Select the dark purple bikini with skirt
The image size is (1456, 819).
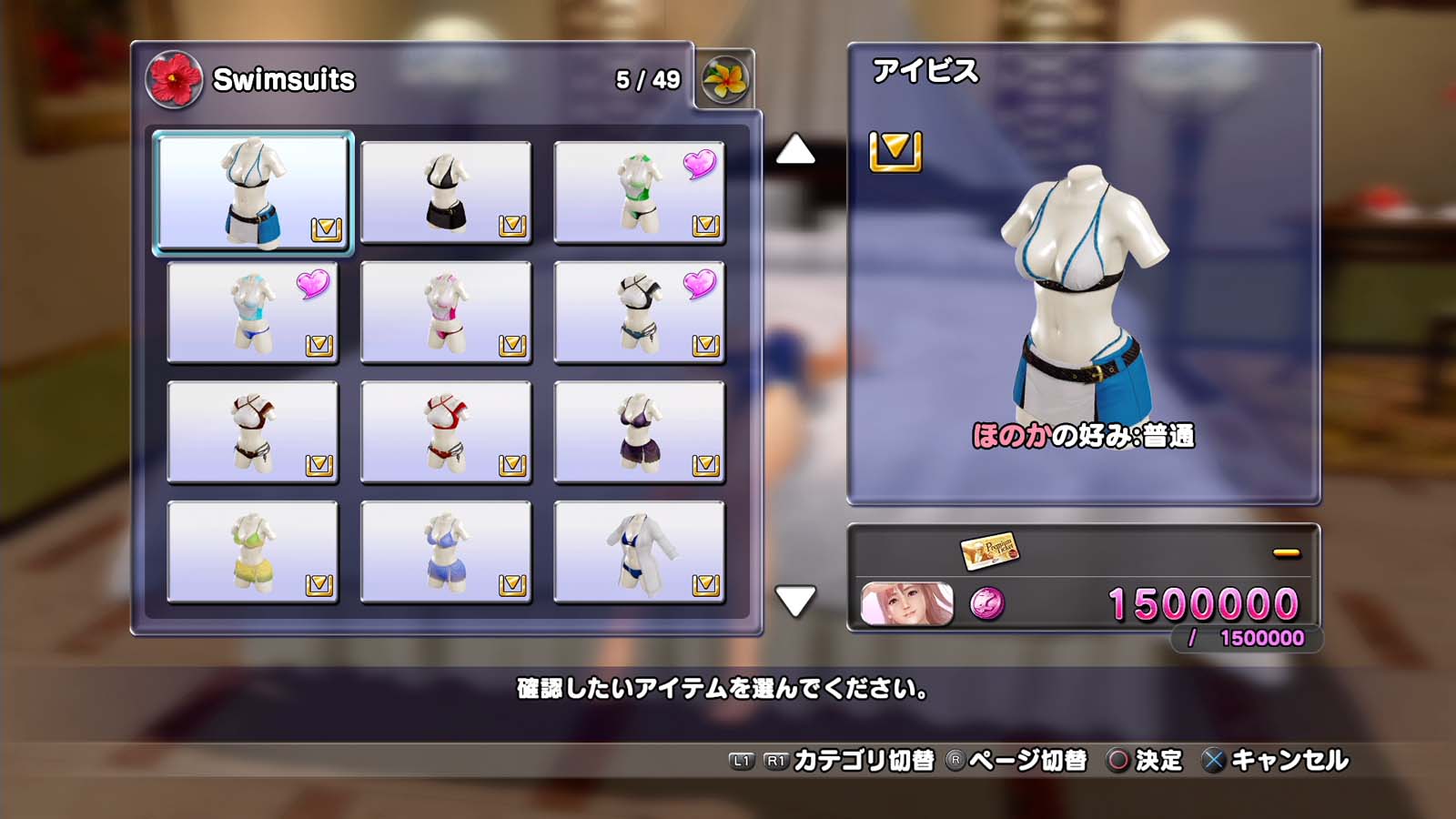639,432
